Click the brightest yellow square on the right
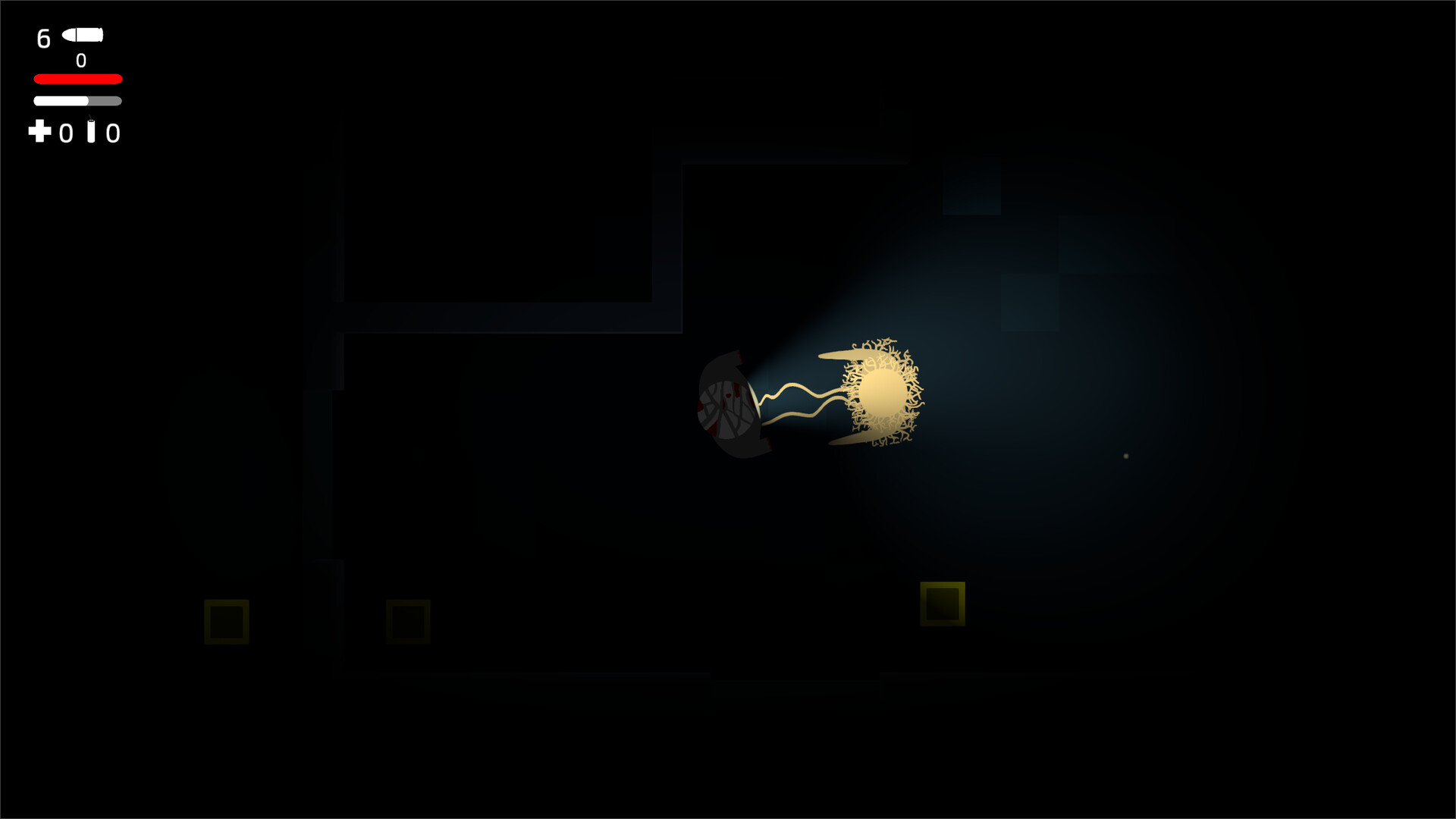Viewport: 1456px width, 819px height. point(943,603)
